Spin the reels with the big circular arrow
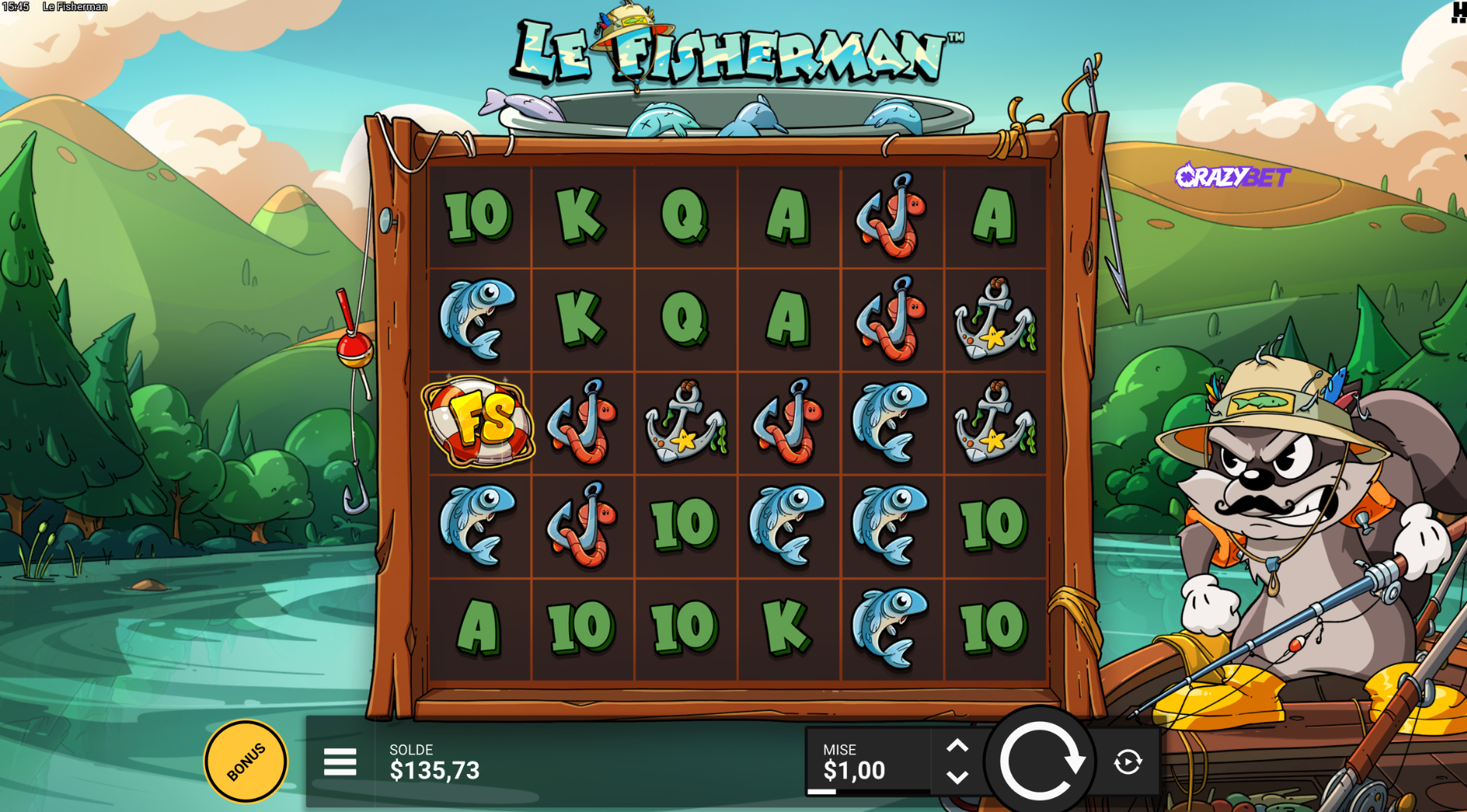 coord(1040,761)
